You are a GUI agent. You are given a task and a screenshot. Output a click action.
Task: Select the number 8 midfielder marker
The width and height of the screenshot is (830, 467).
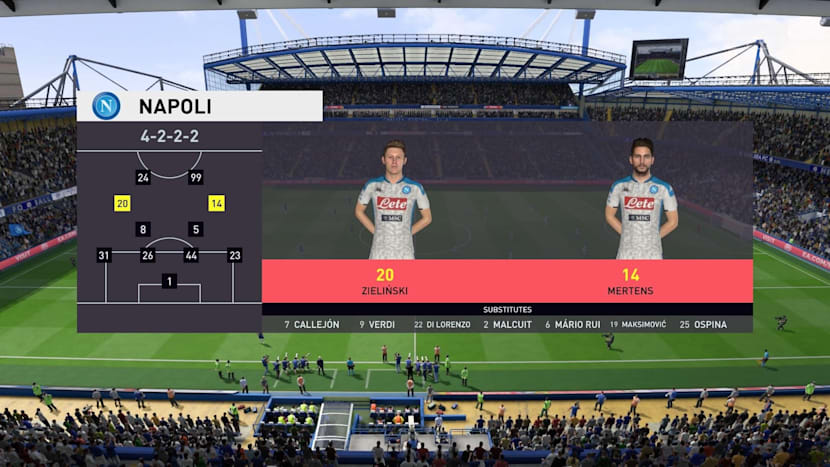143,229
